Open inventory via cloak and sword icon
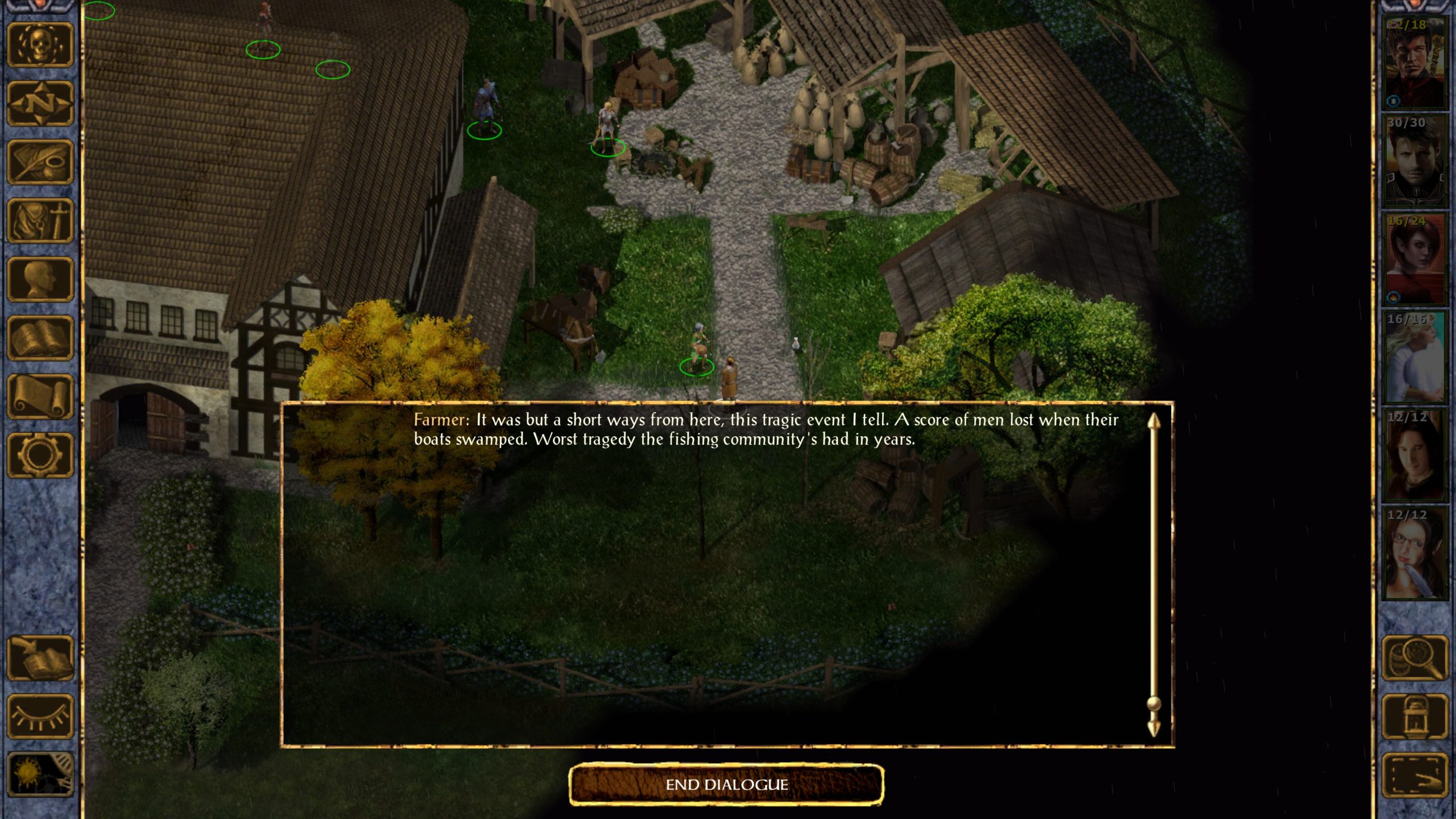The width and height of the screenshot is (1456, 819). coord(40,221)
